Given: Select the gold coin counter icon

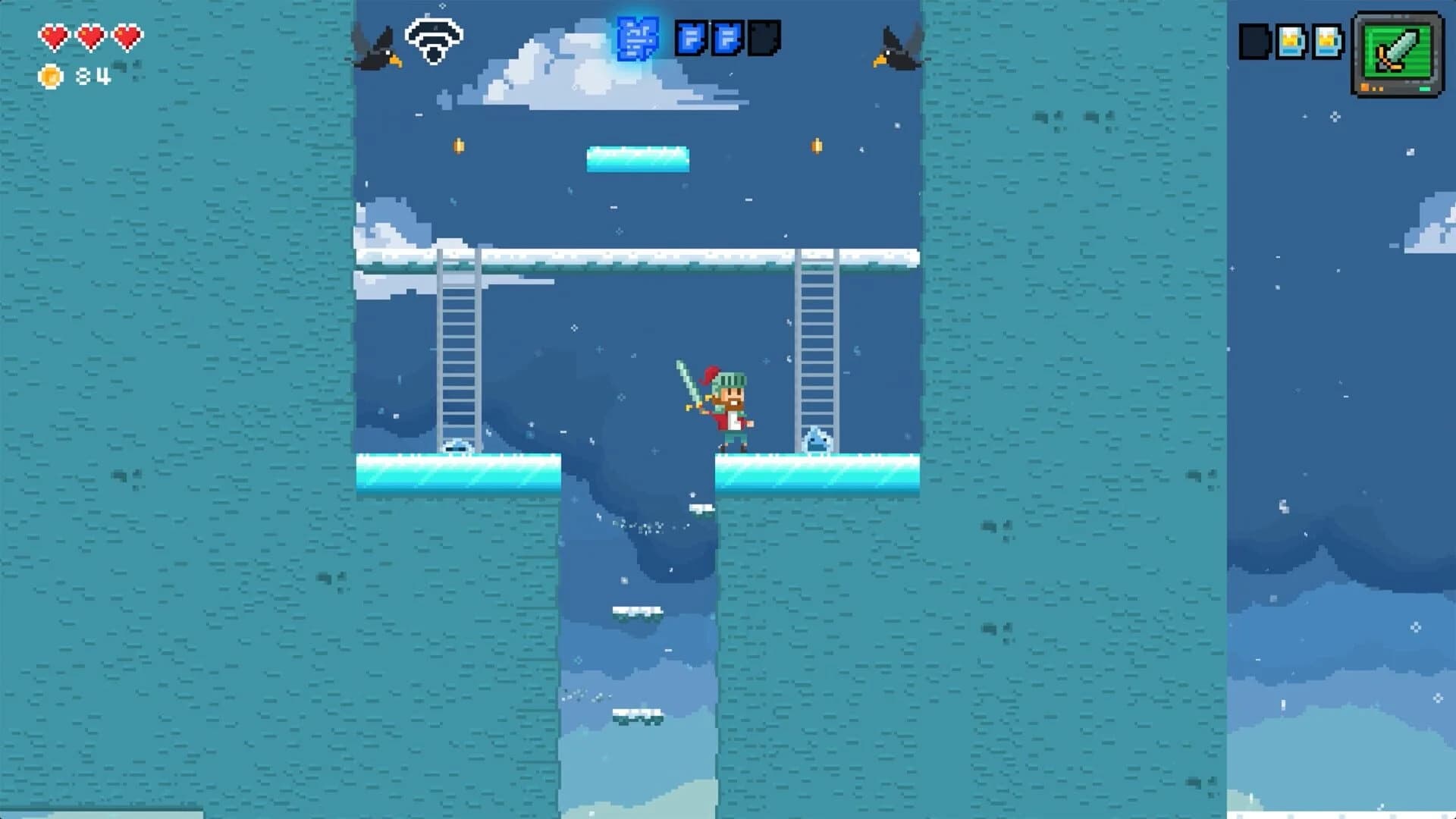Looking at the screenshot, I should pos(50,76).
